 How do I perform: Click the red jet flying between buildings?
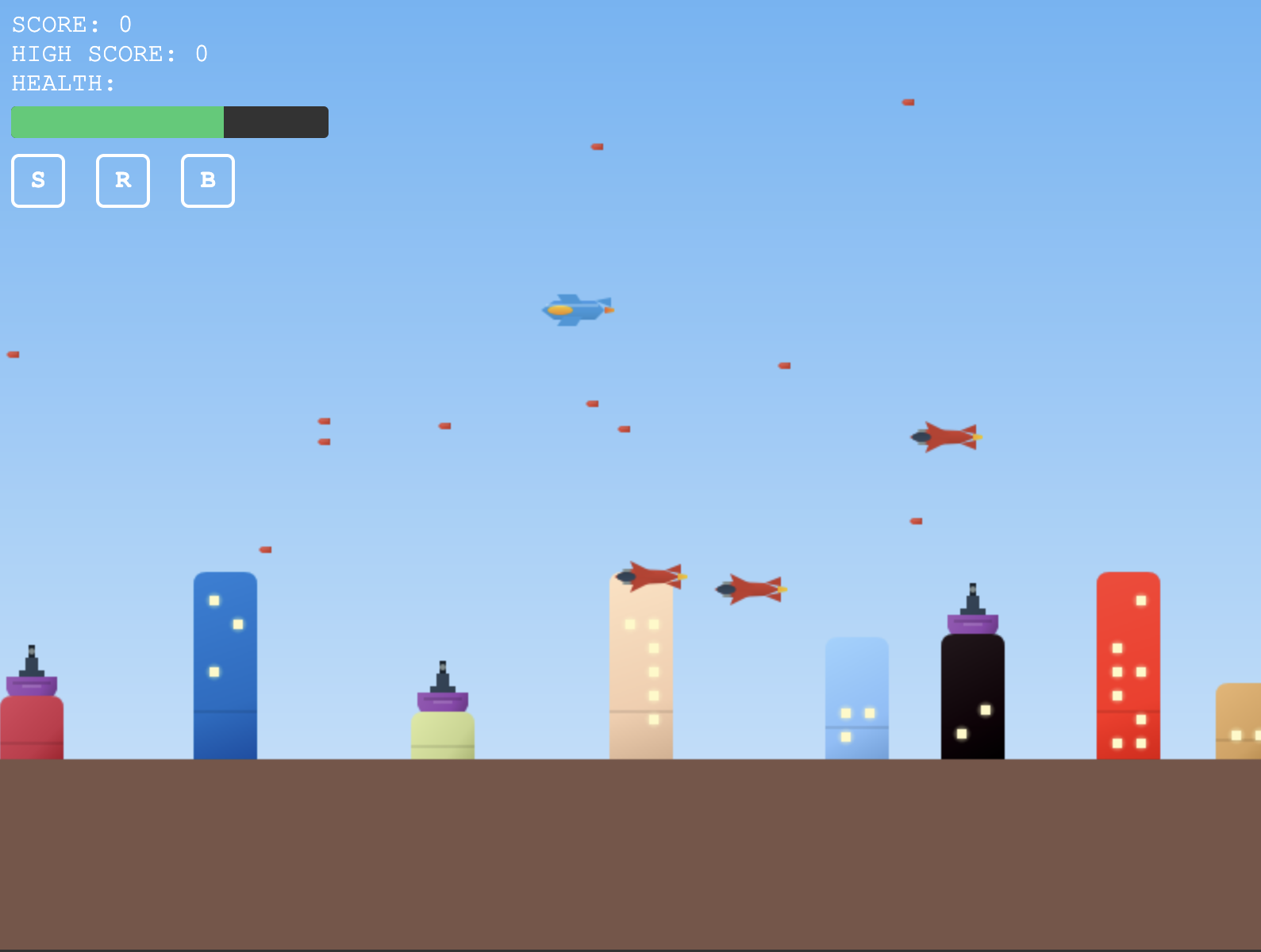(751, 588)
